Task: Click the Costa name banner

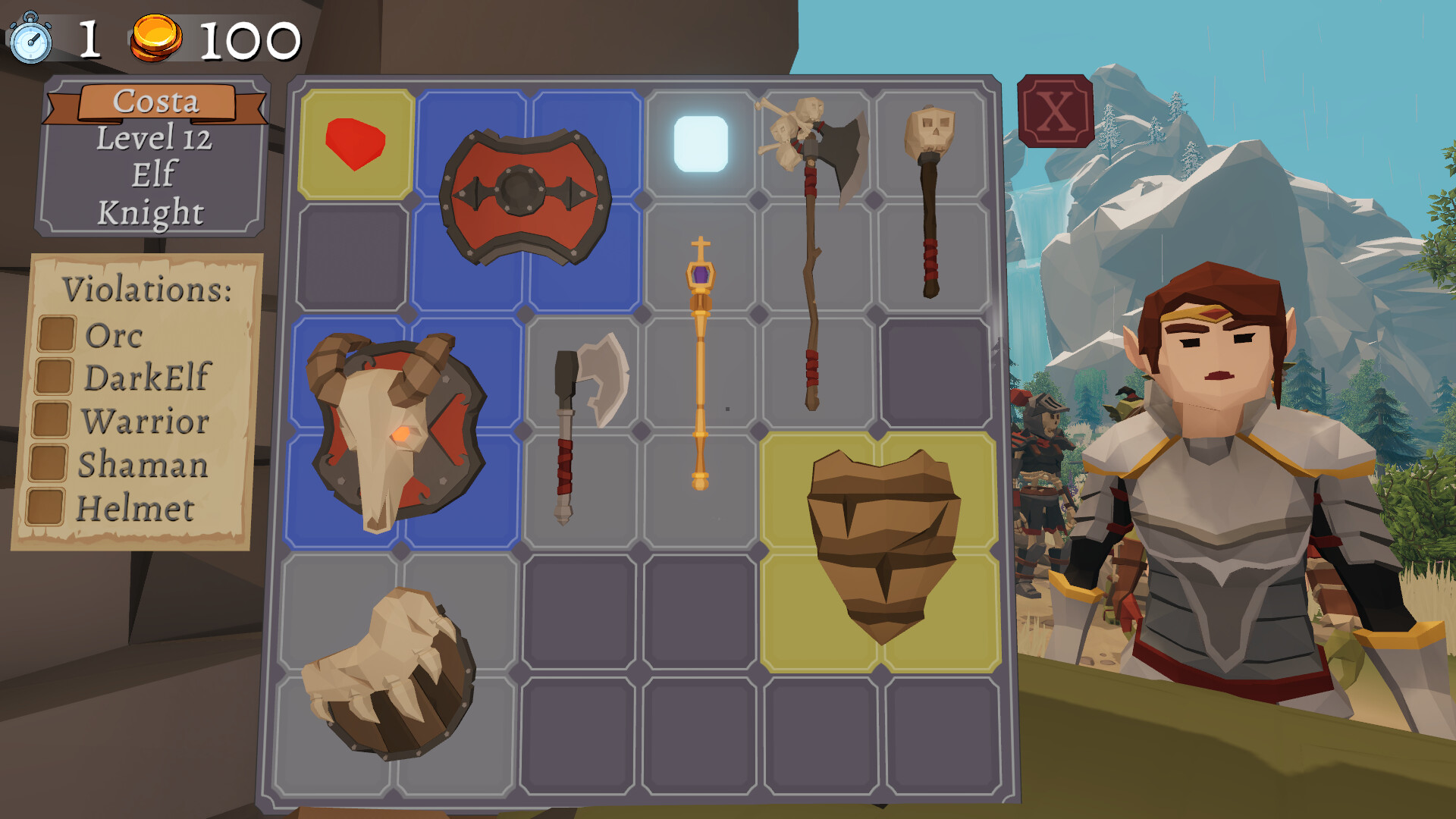Action: click(x=155, y=102)
